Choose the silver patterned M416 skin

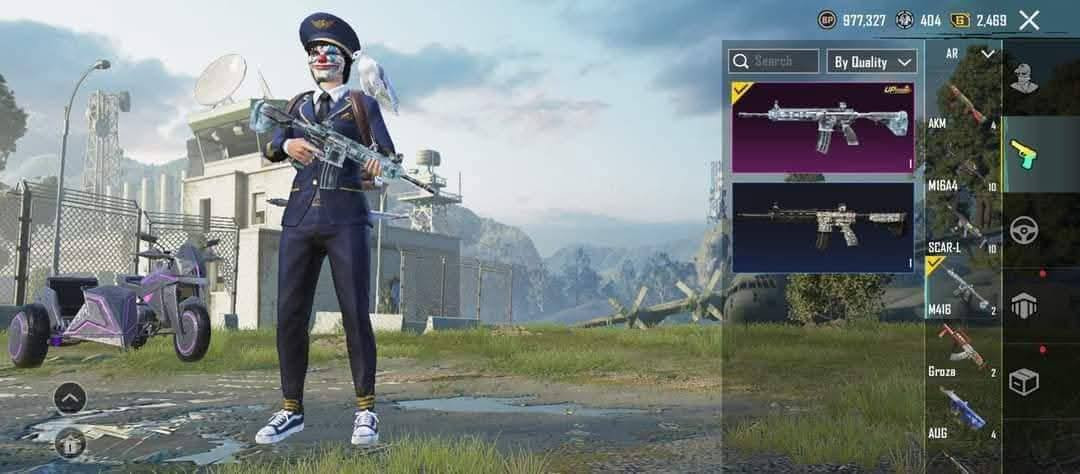[x=823, y=227]
